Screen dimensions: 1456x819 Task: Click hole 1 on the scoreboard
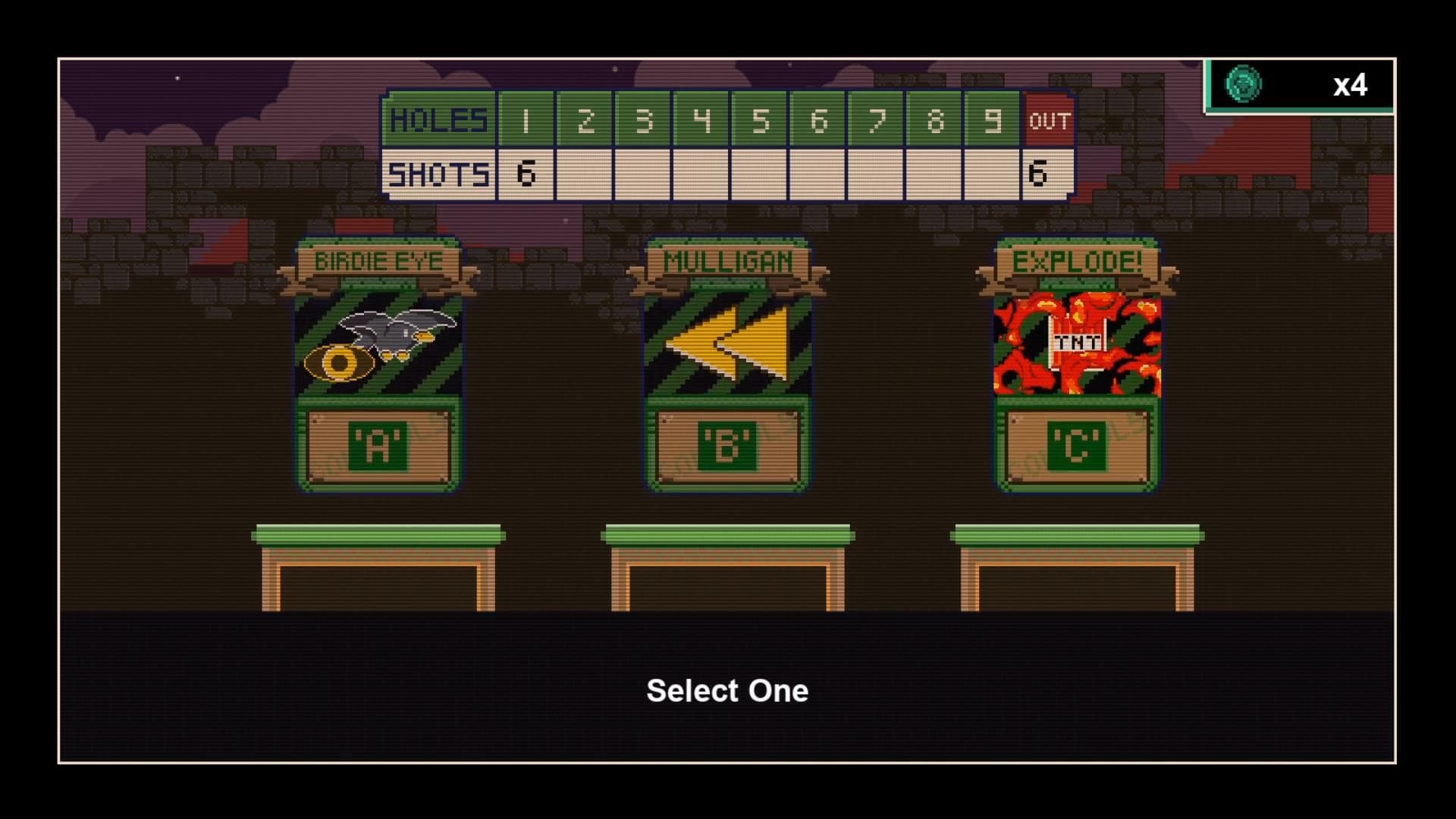(x=526, y=120)
